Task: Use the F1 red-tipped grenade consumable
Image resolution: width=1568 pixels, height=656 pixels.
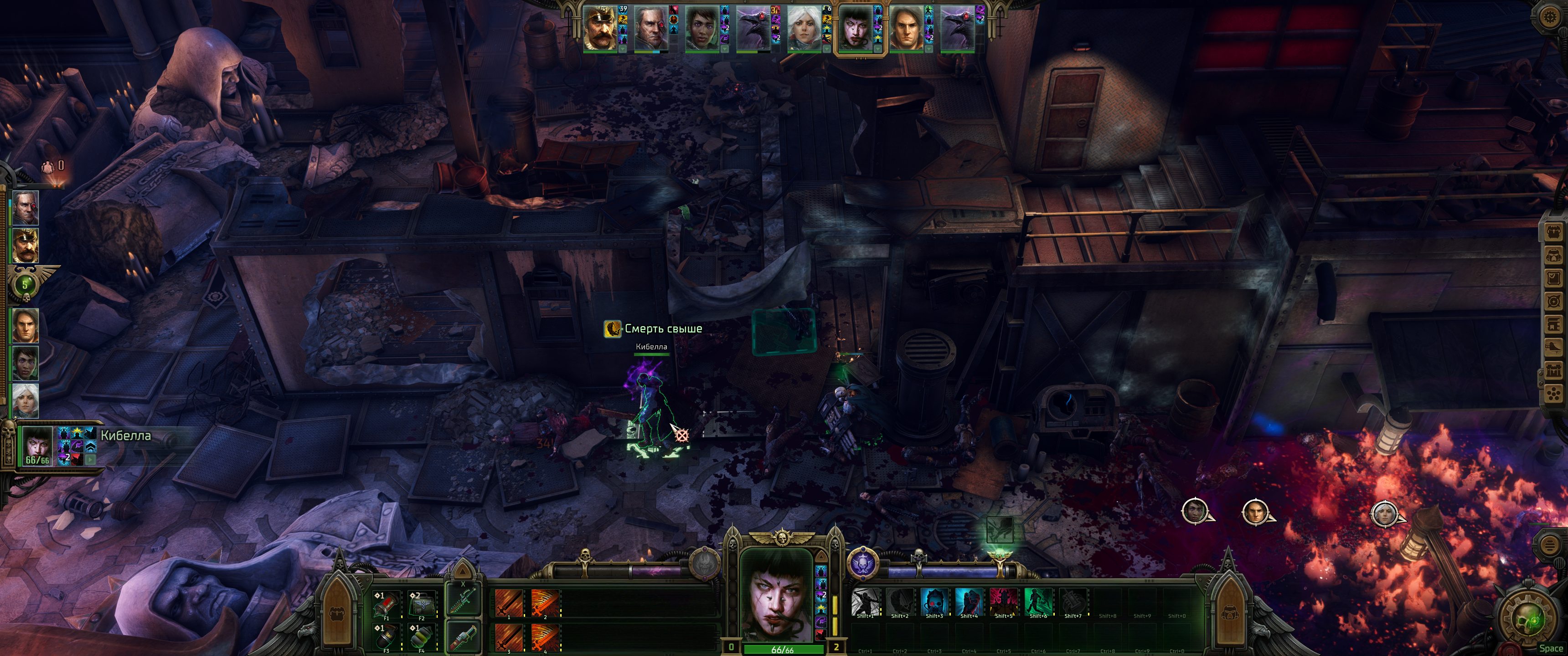Action: [x=387, y=605]
